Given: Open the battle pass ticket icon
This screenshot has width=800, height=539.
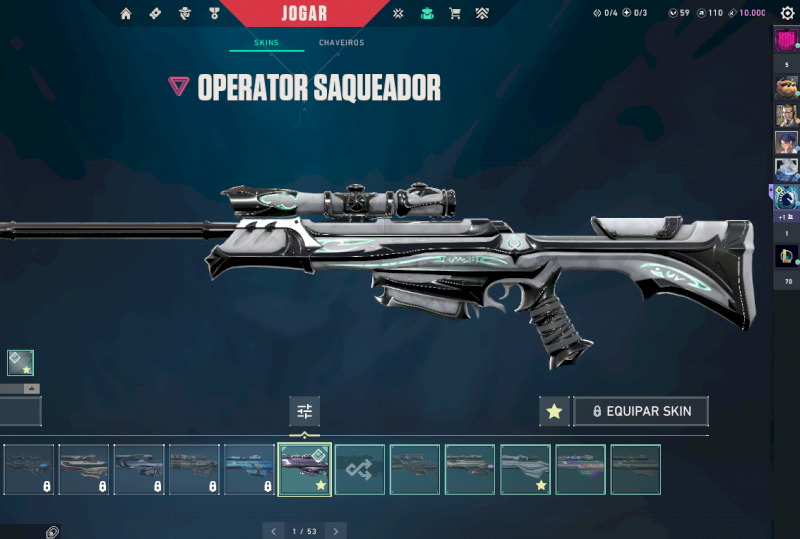Looking at the screenshot, I should point(155,14).
